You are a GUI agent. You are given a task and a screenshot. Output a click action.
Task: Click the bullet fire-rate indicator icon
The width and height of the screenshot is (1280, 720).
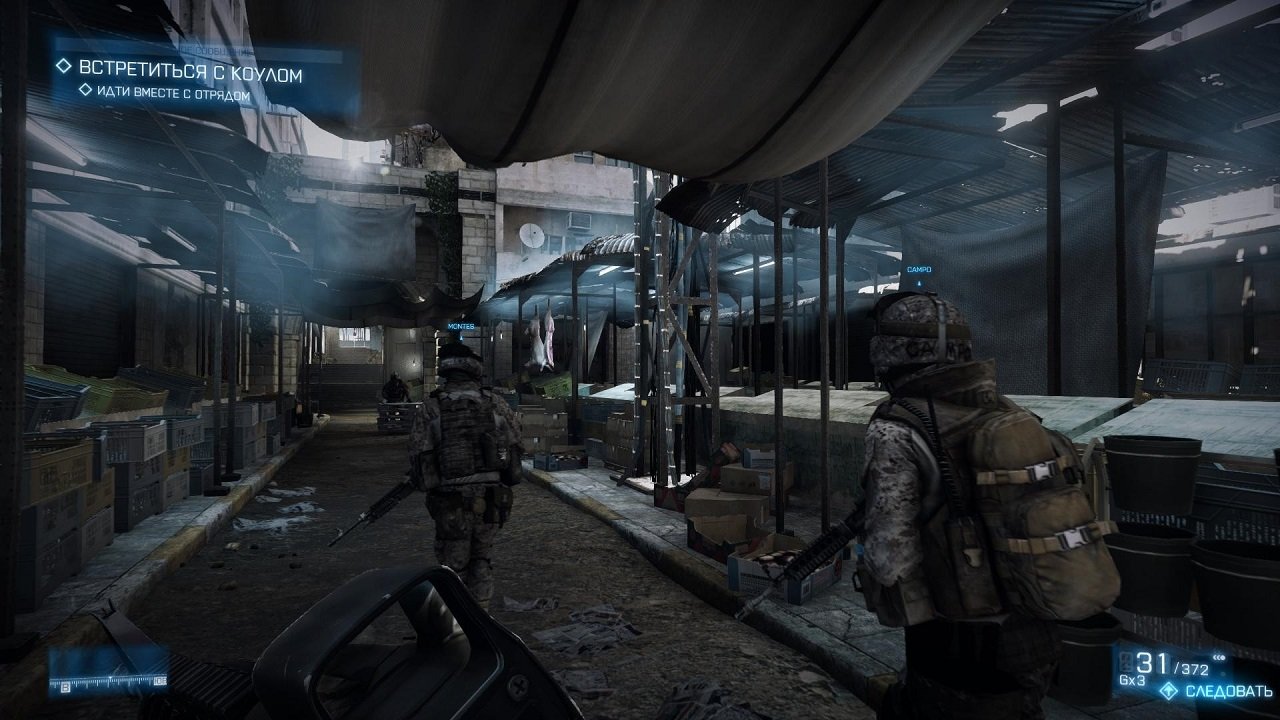(x=1219, y=657)
